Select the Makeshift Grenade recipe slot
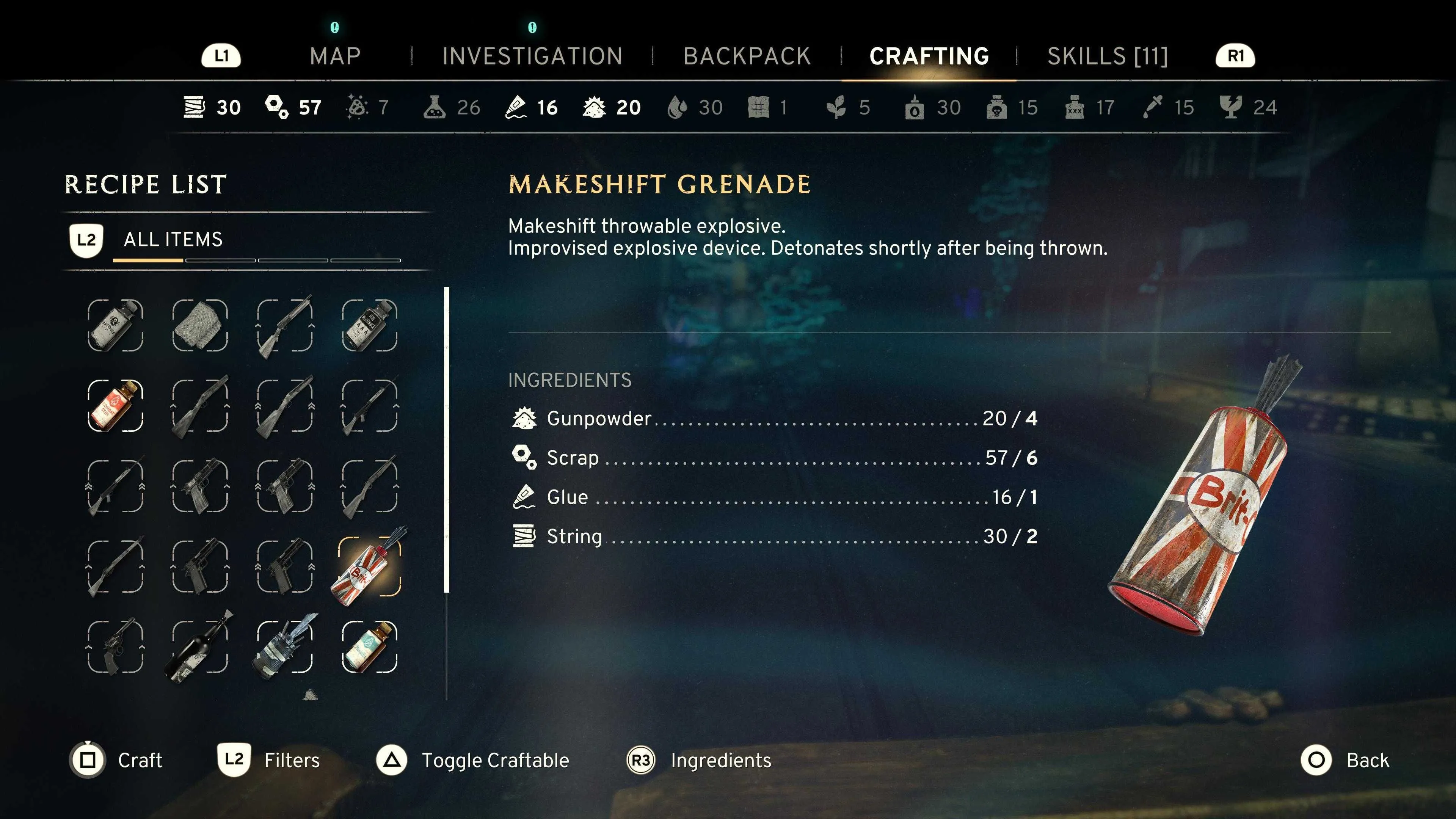The height and width of the screenshot is (819, 1456). 370,566
